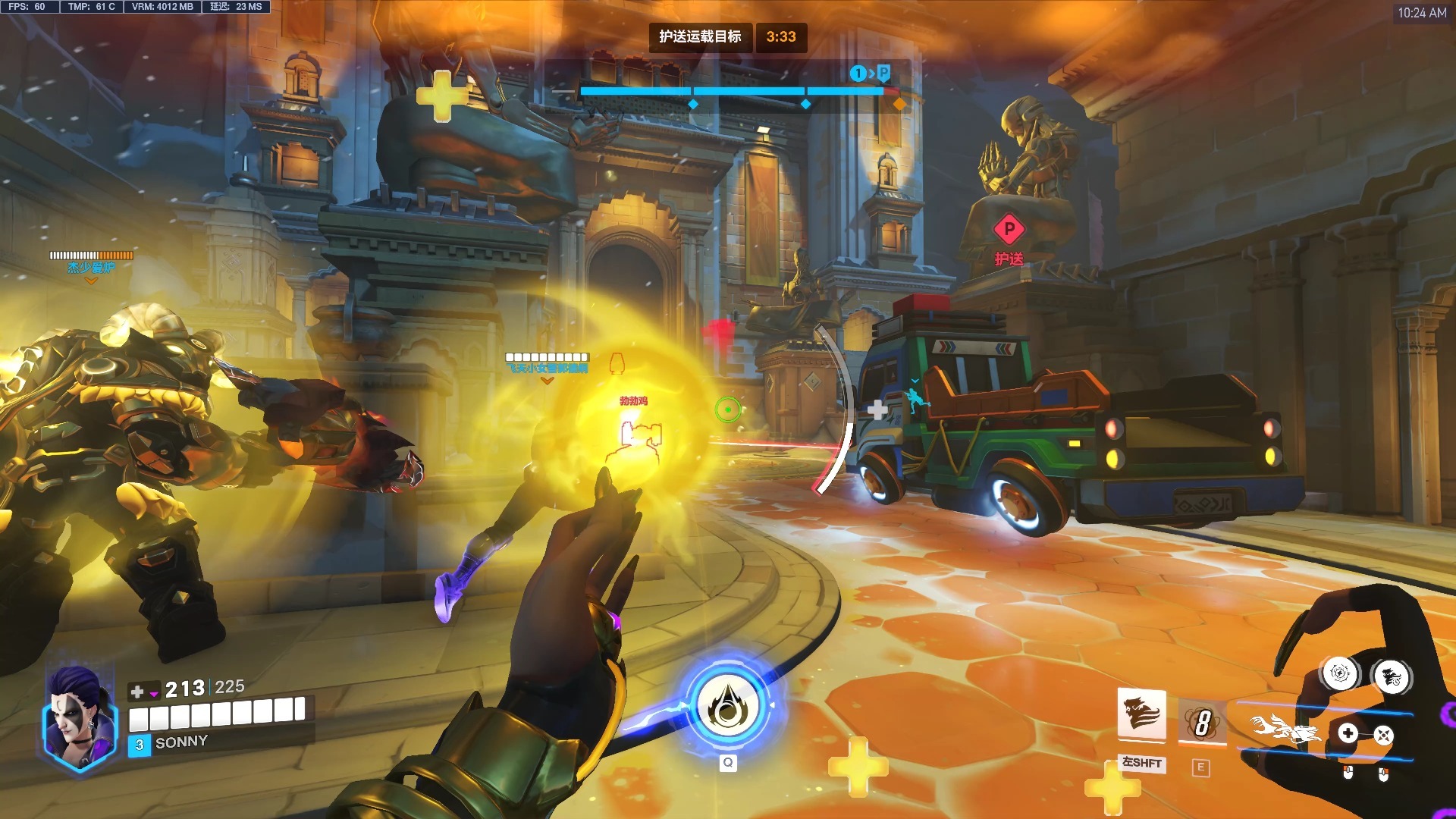Click the Fade-with-timer perk icon
1456x819 pixels.
(x=1392, y=677)
